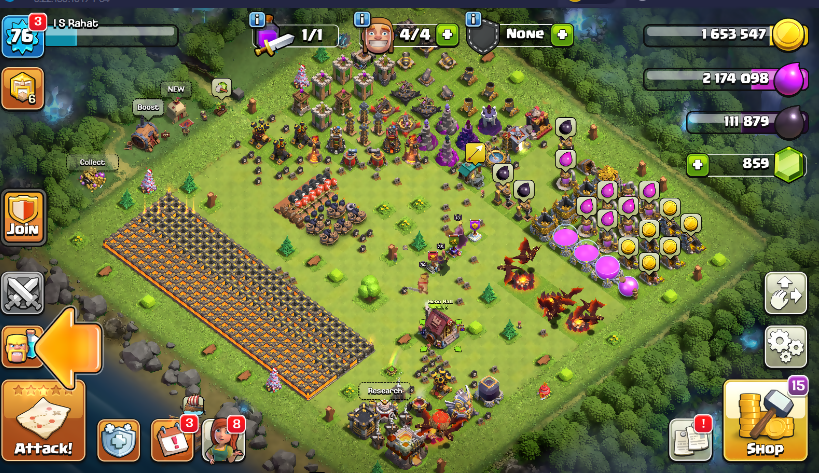
Task: Open the Shop
Action: tap(764, 420)
